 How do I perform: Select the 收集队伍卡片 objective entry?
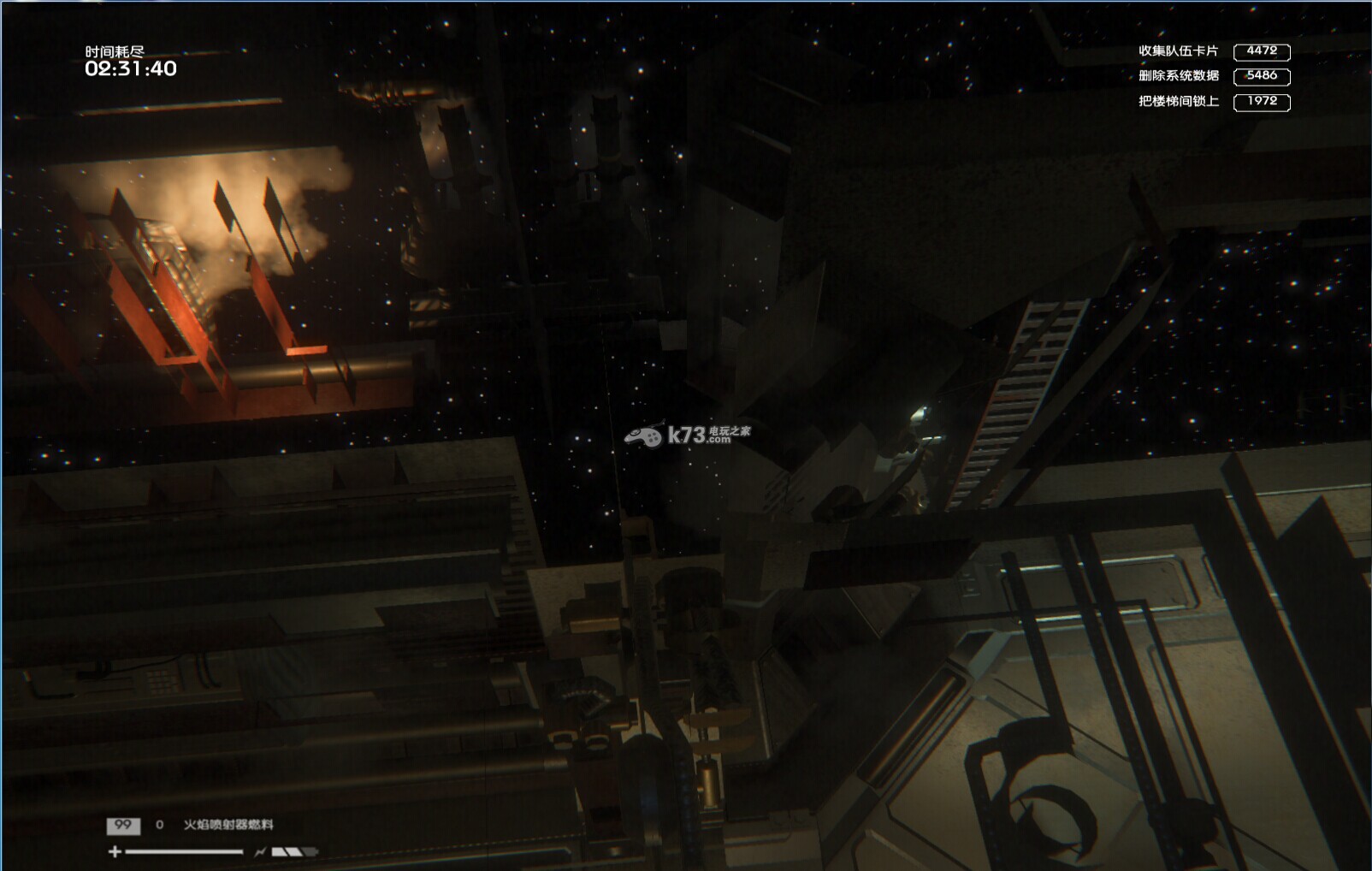1178,51
